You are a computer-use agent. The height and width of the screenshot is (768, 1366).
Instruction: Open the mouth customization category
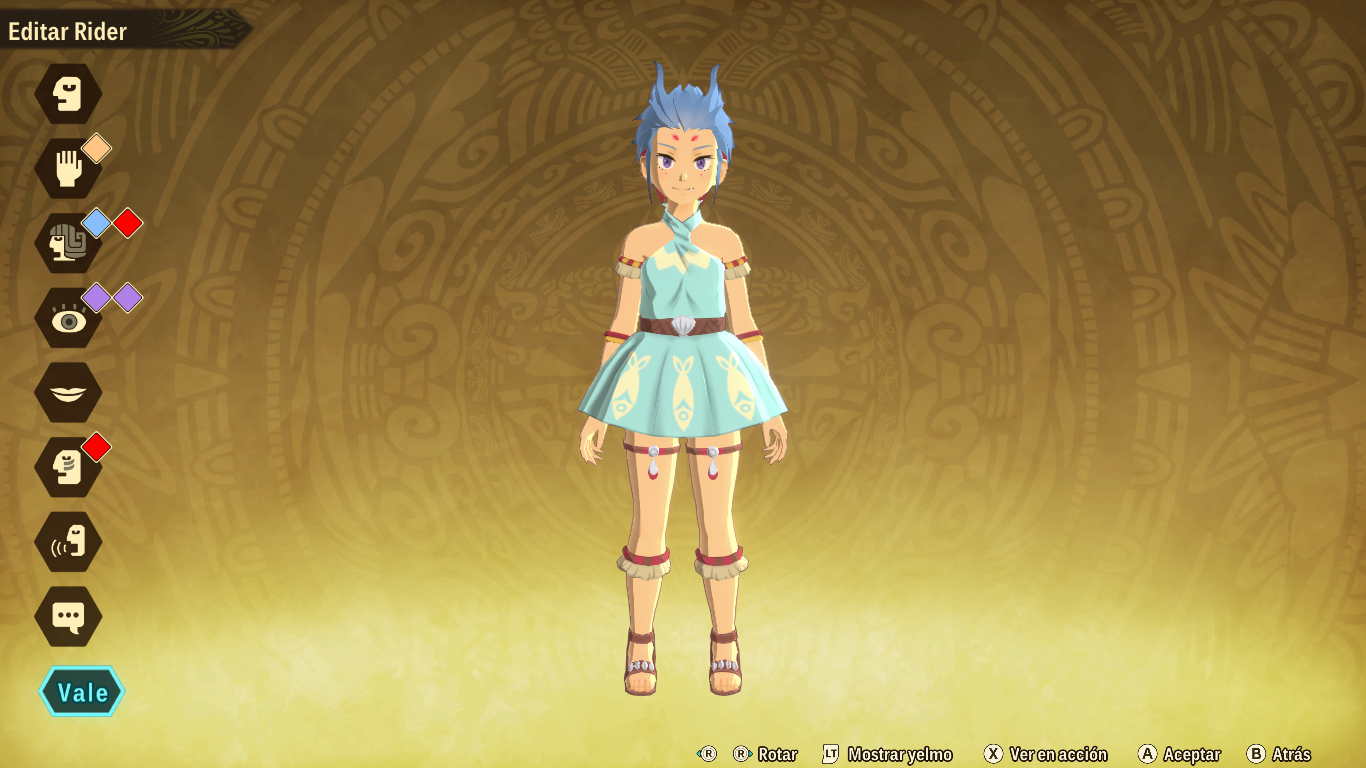click(x=68, y=392)
